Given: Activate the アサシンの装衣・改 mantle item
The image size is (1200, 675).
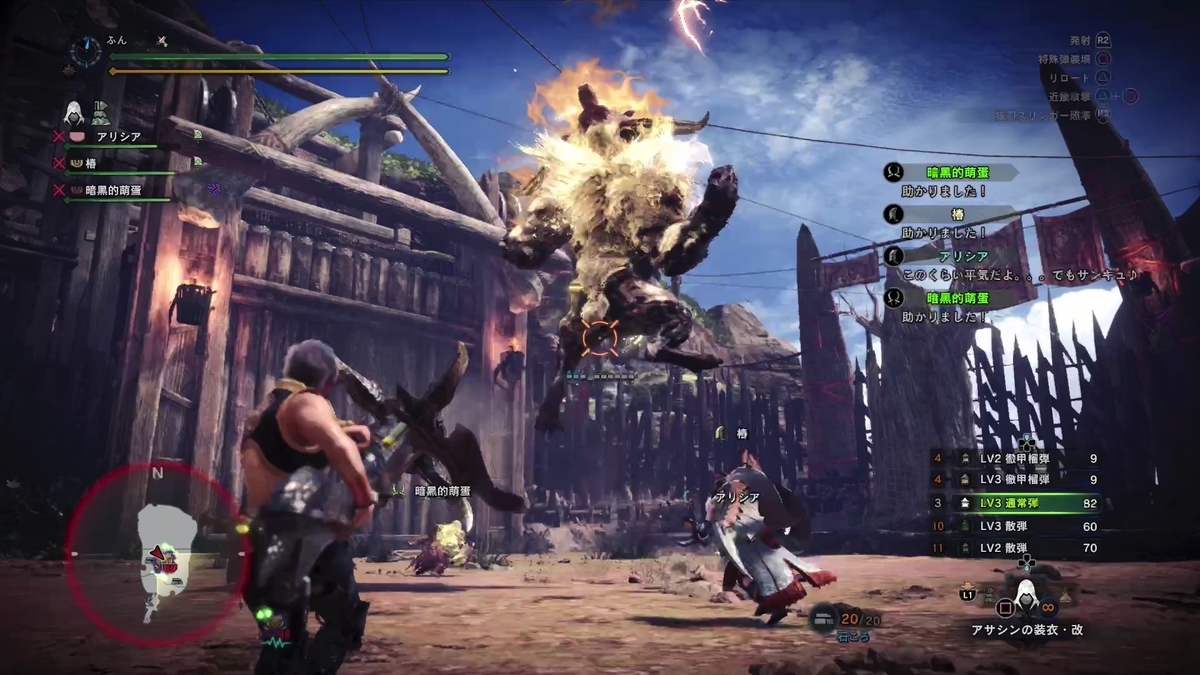Looking at the screenshot, I should [1024, 601].
